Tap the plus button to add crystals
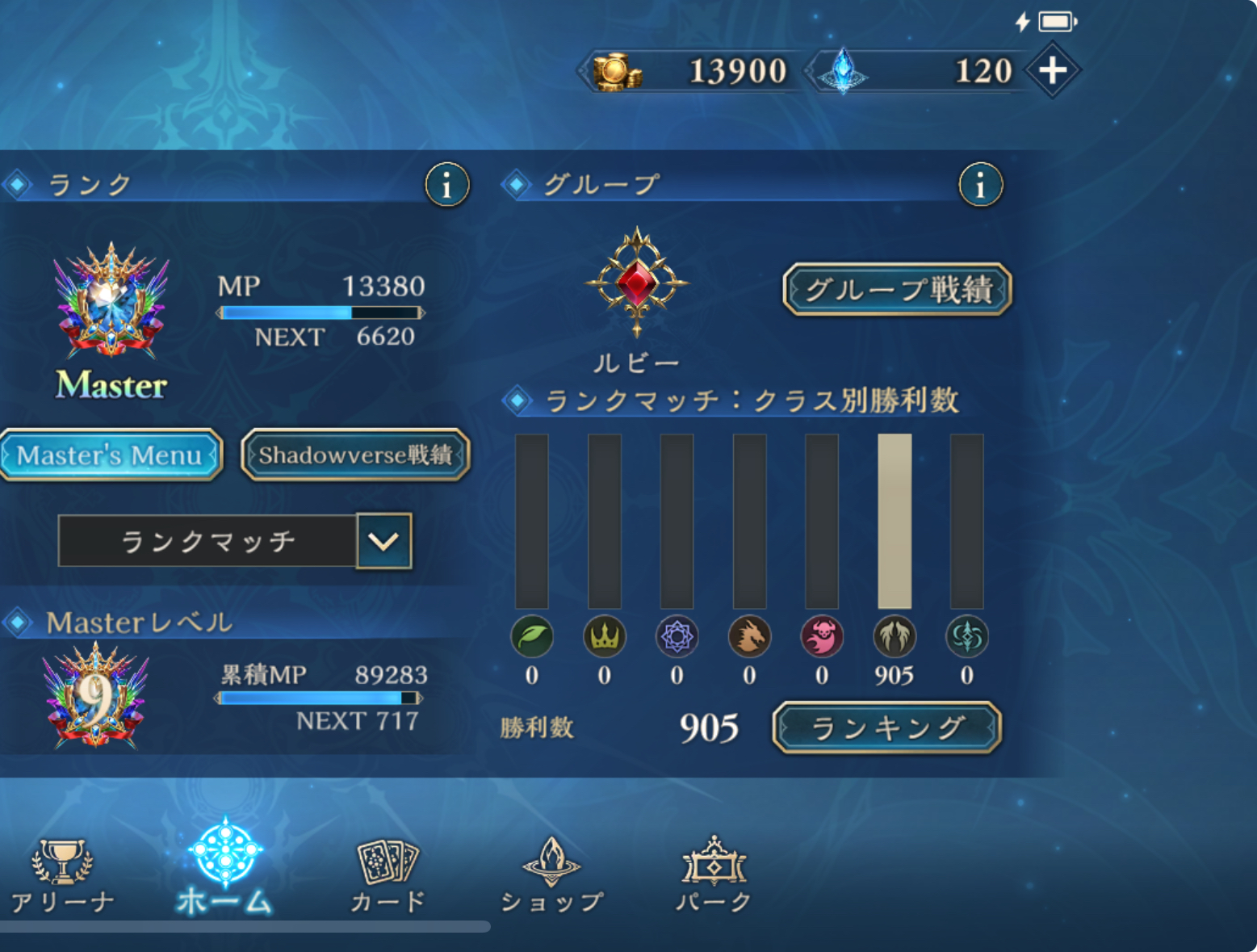The height and width of the screenshot is (952, 1257). [x=1052, y=71]
